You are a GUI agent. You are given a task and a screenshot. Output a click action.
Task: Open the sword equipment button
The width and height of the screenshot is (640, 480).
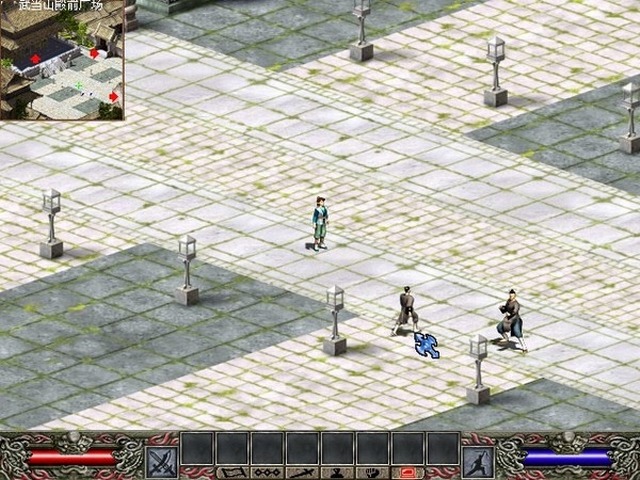tap(301, 472)
